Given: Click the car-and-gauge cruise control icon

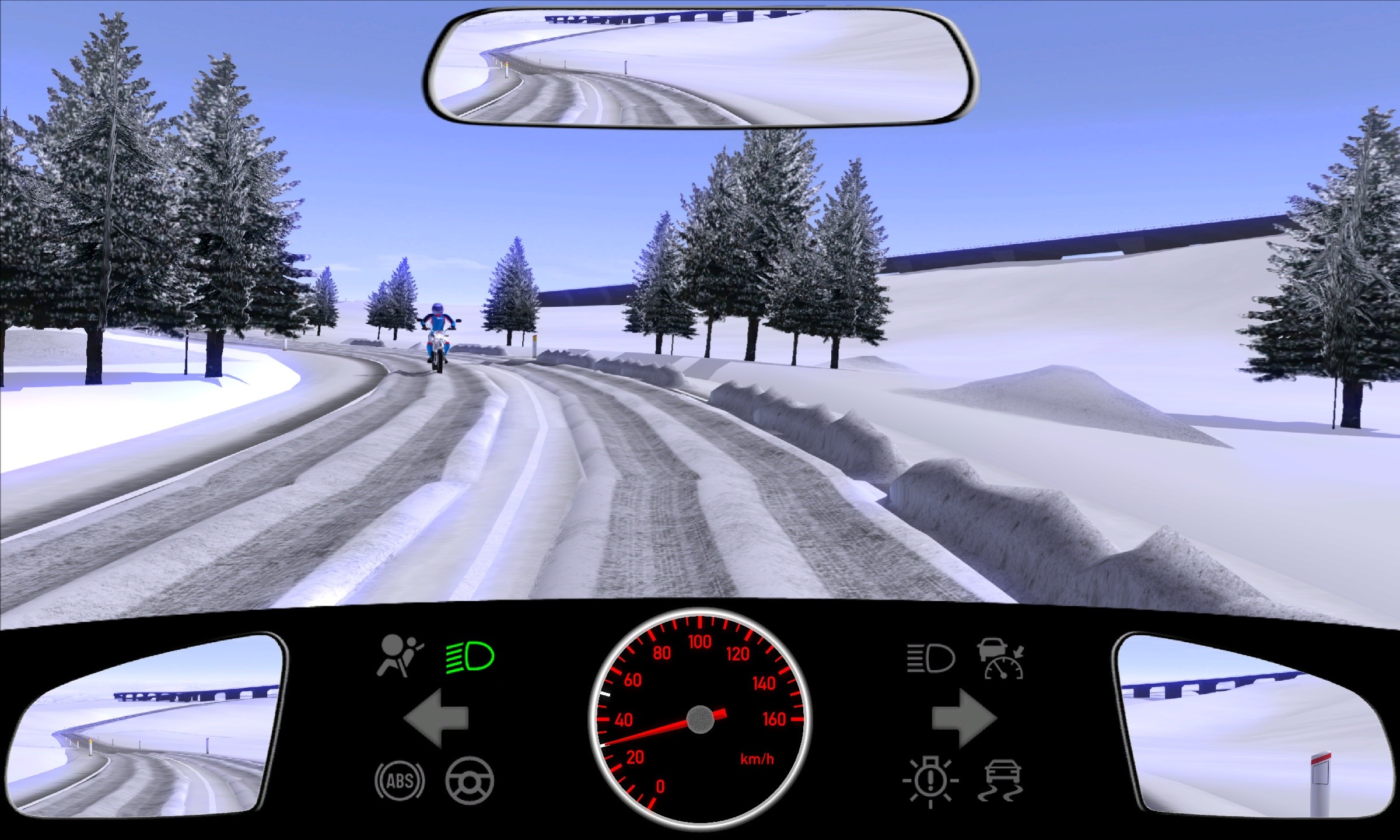Looking at the screenshot, I should click(1002, 659).
